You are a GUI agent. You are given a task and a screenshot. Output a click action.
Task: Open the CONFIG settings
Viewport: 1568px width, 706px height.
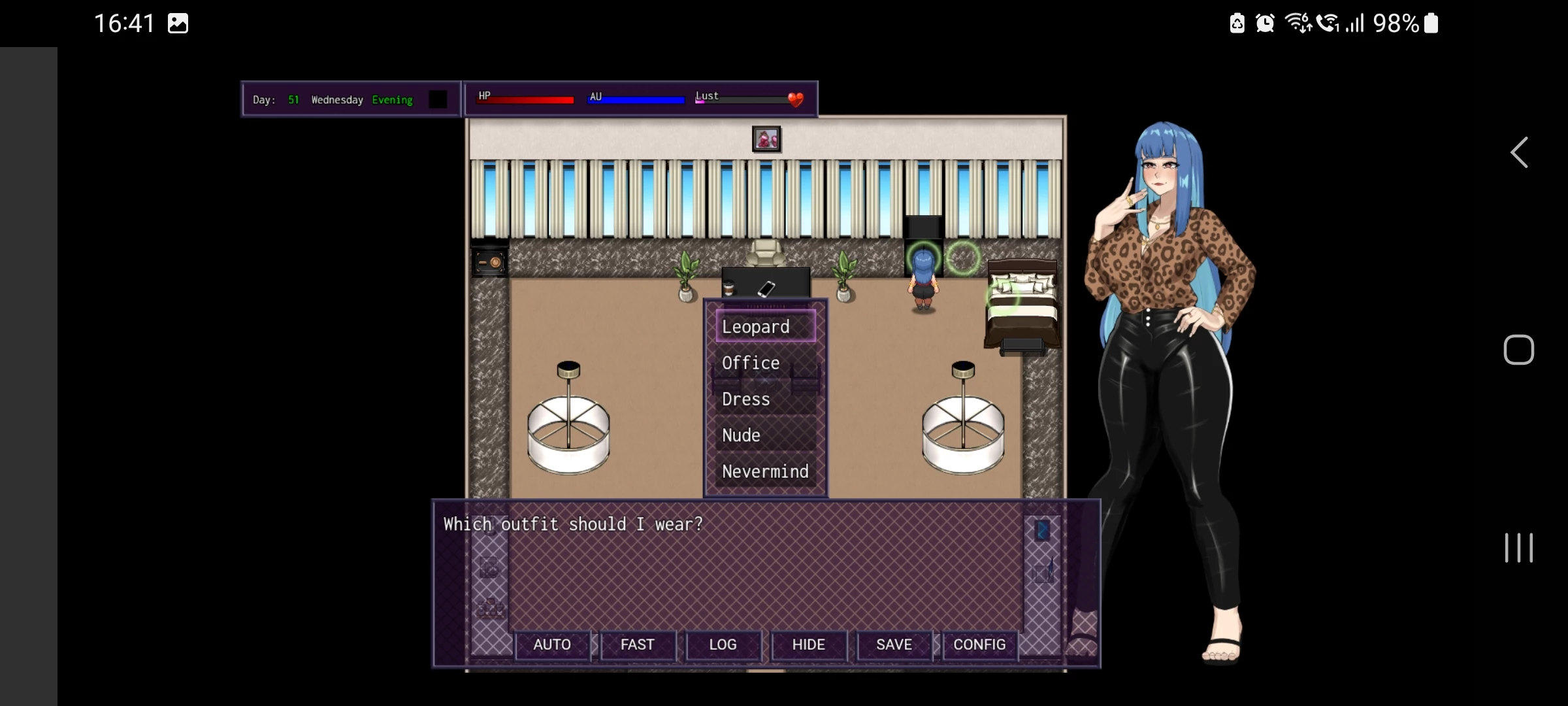click(x=979, y=645)
